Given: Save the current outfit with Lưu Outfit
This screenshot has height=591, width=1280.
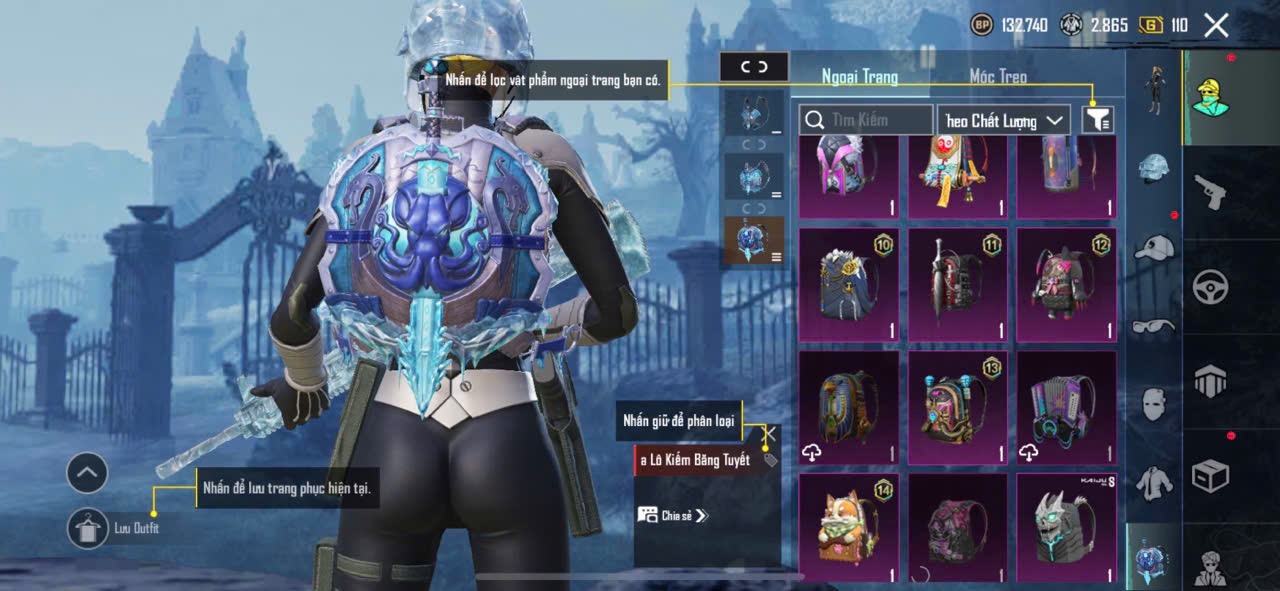Looking at the screenshot, I should click(x=88, y=528).
